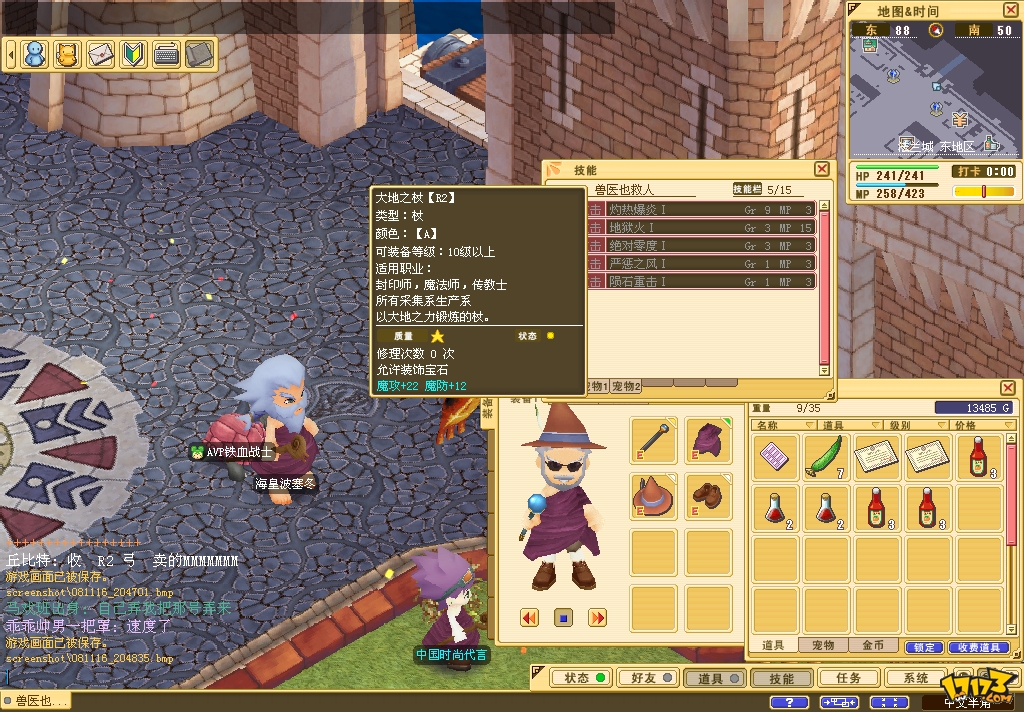The width and height of the screenshot is (1024, 712).
Task: Click the keyboard icon in top toolbar
Action: click(x=167, y=53)
